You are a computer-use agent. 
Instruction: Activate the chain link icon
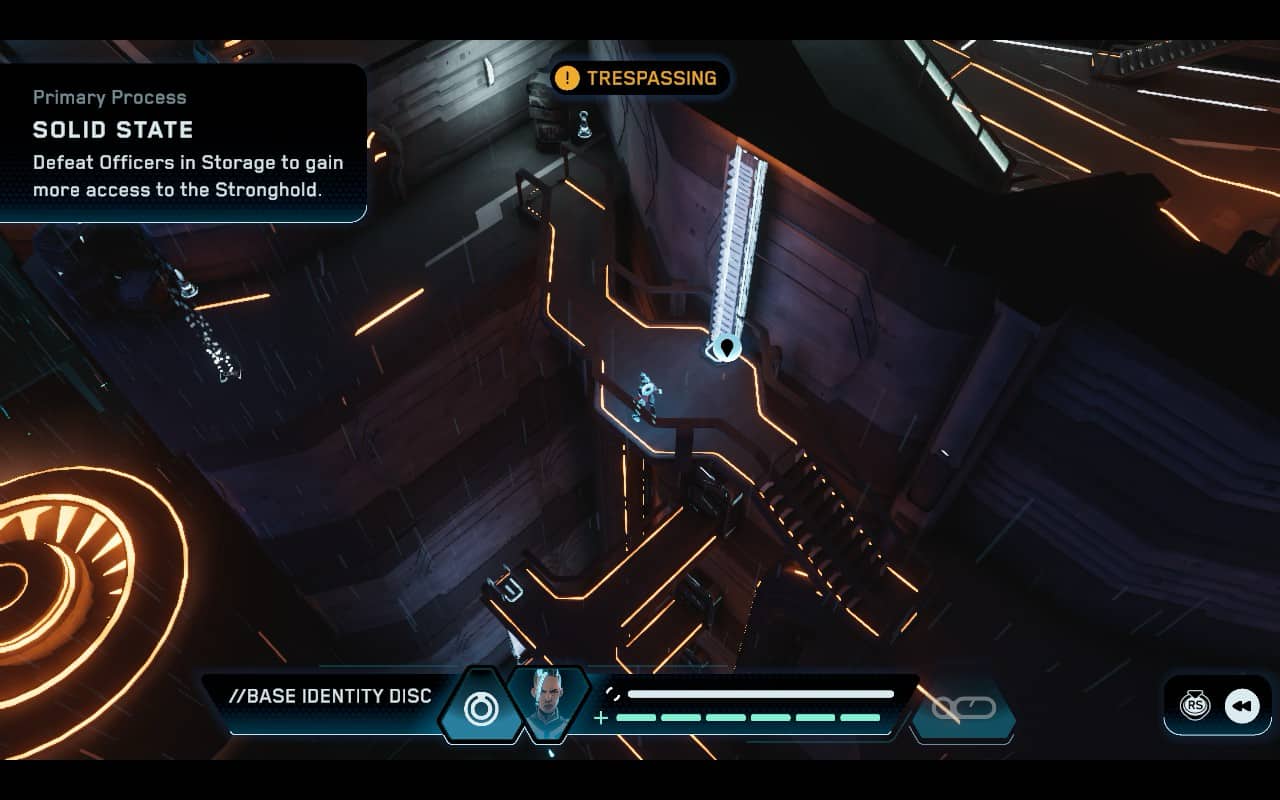(x=964, y=708)
